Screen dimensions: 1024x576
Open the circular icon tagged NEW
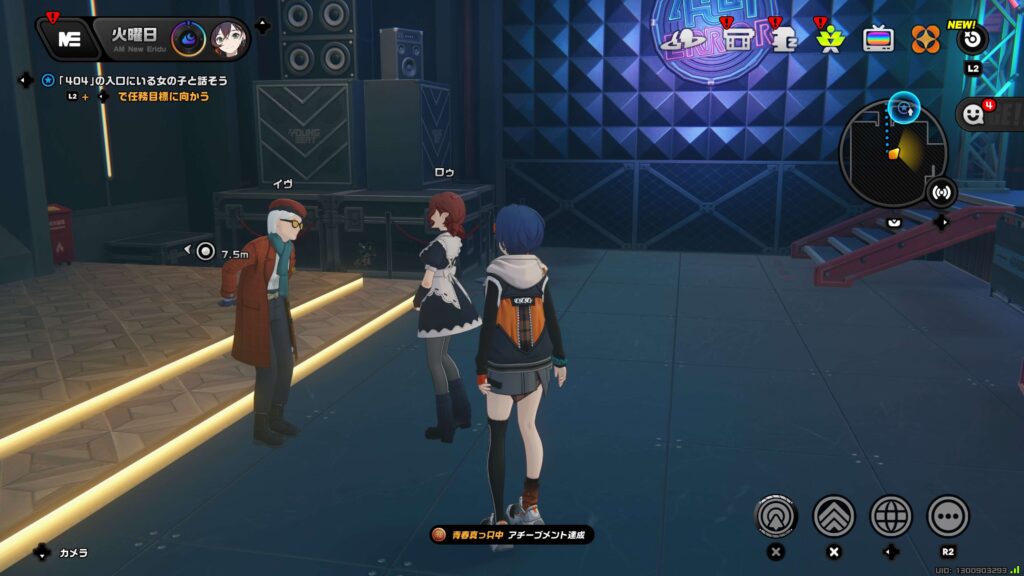972,39
